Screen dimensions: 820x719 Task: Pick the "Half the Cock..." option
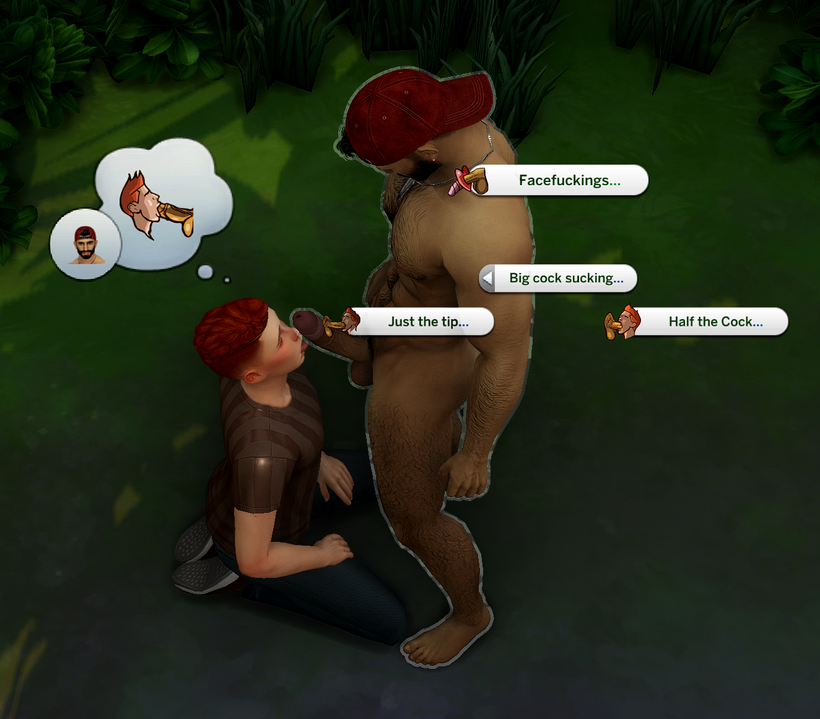[x=714, y=322]
